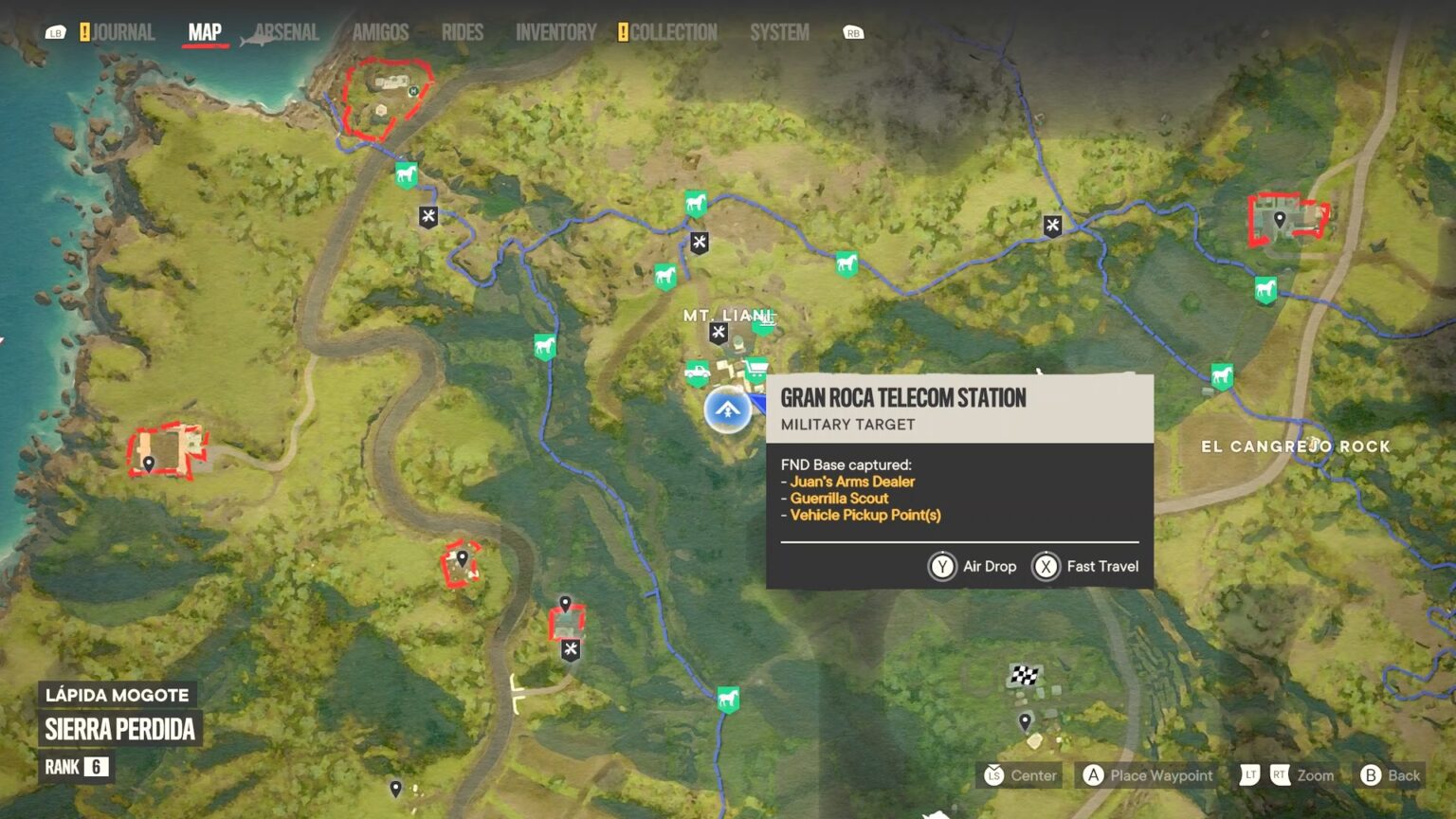
Task: Click Place Waypoint in the bottom bar
Action: coord(1147,774)
